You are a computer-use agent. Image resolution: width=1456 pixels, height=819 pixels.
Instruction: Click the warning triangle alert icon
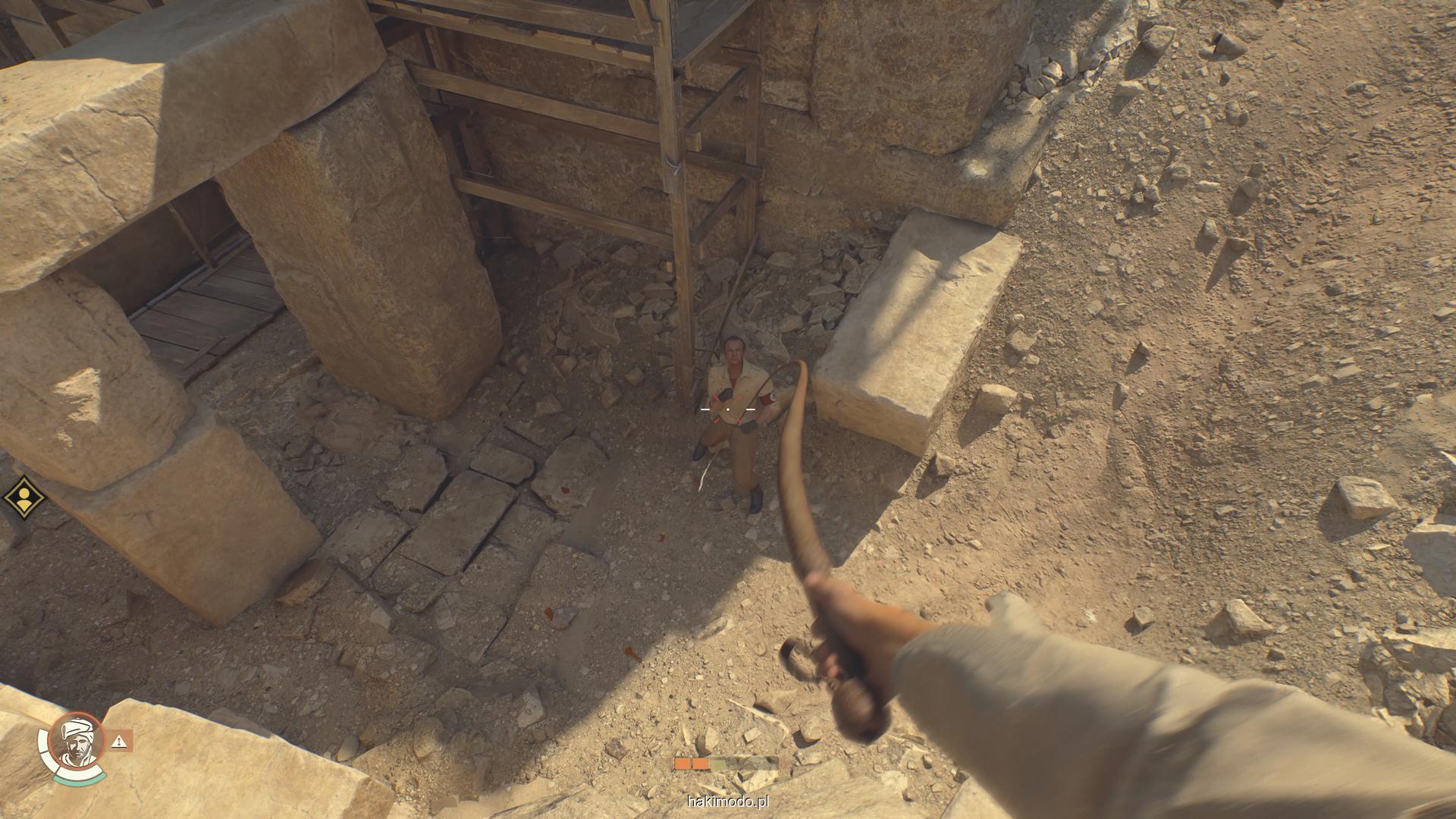[x=119, y=741]
